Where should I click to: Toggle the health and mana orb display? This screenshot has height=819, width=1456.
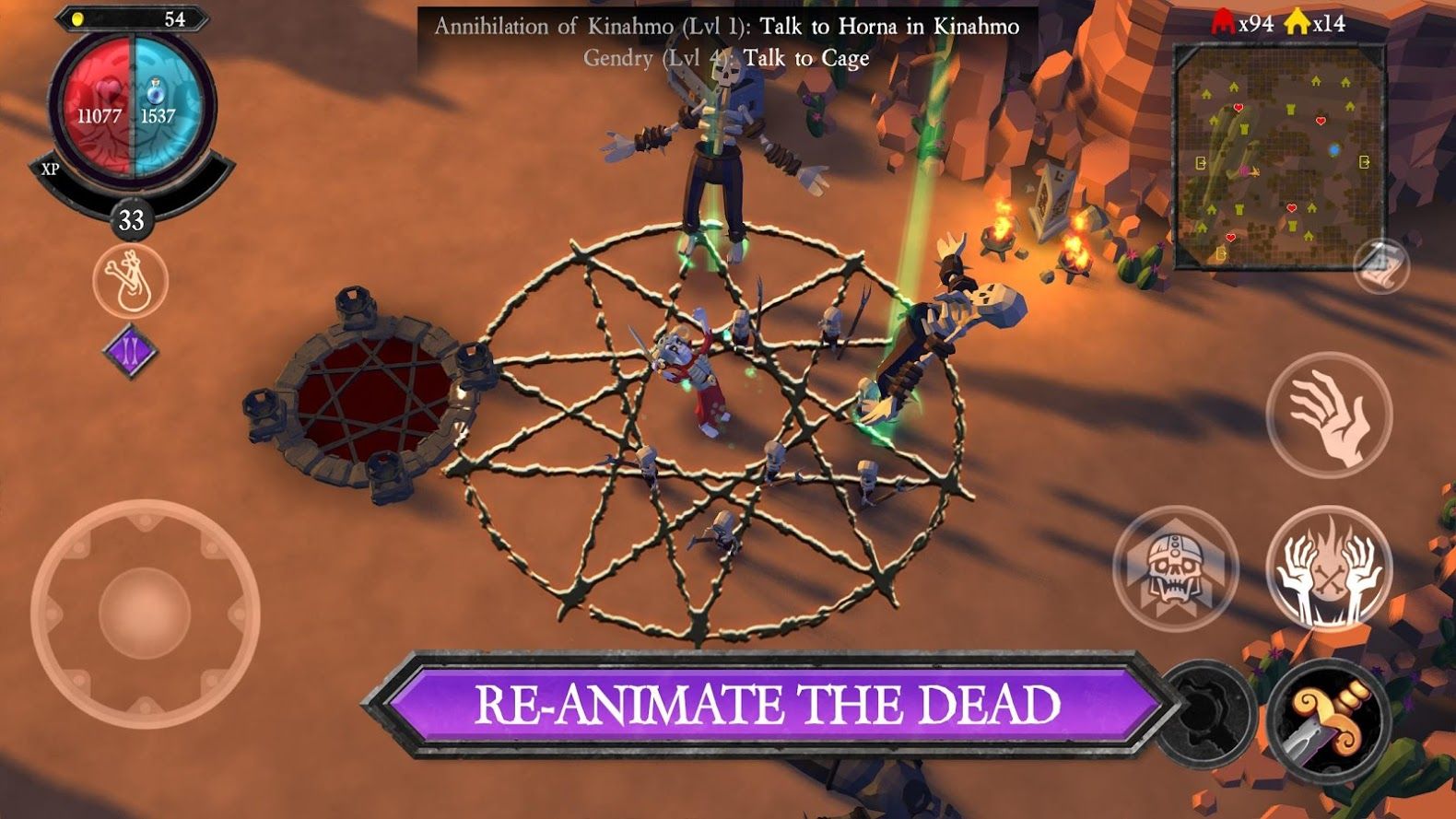point(130,104)
